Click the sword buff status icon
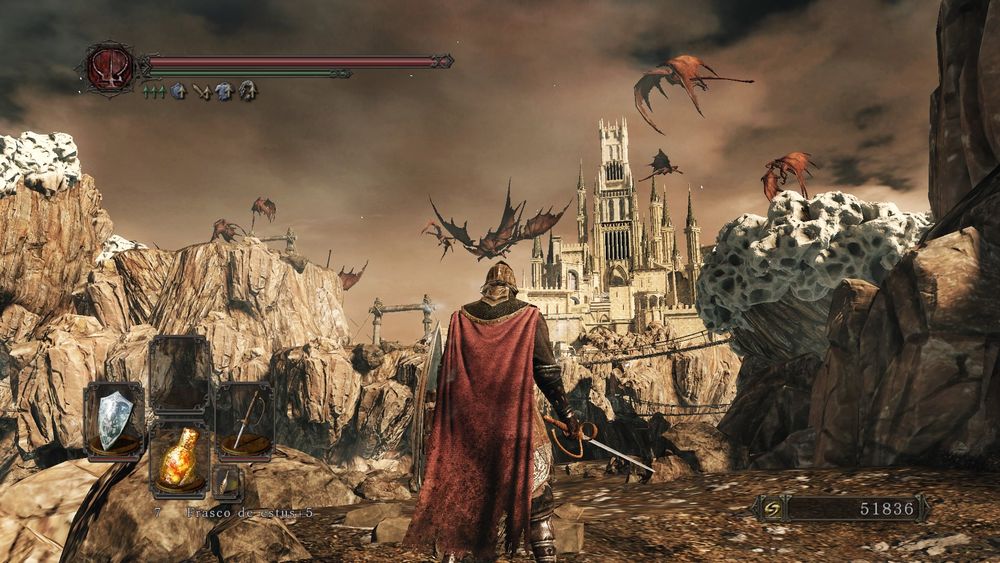The width and height of the screenshot is (1000, 563). (x=201, y=91)
